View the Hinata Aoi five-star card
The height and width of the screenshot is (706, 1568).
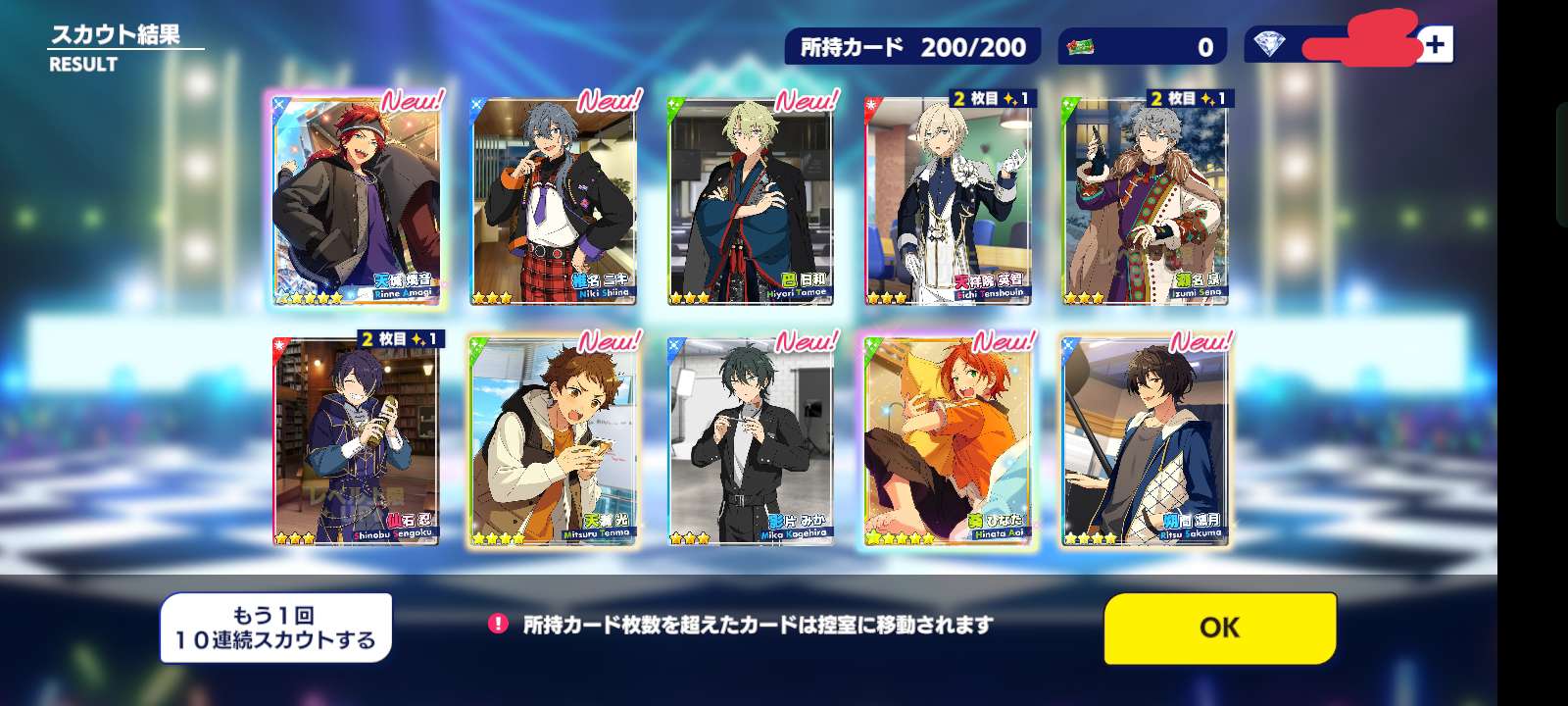[948, 441]
